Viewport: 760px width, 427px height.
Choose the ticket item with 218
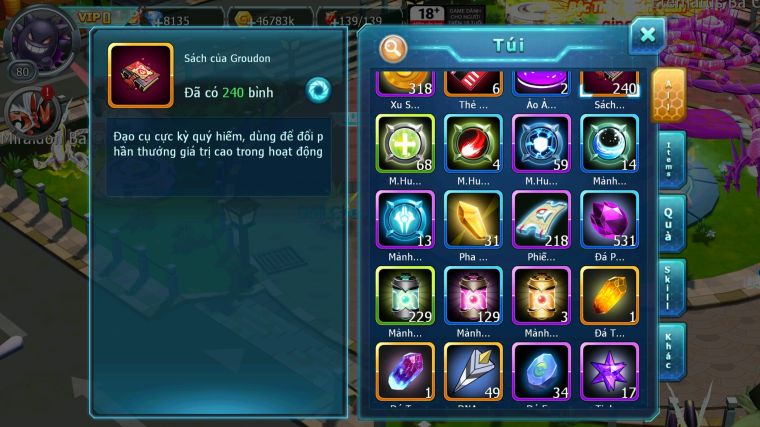pyautogui.click(x=541, y=219)
